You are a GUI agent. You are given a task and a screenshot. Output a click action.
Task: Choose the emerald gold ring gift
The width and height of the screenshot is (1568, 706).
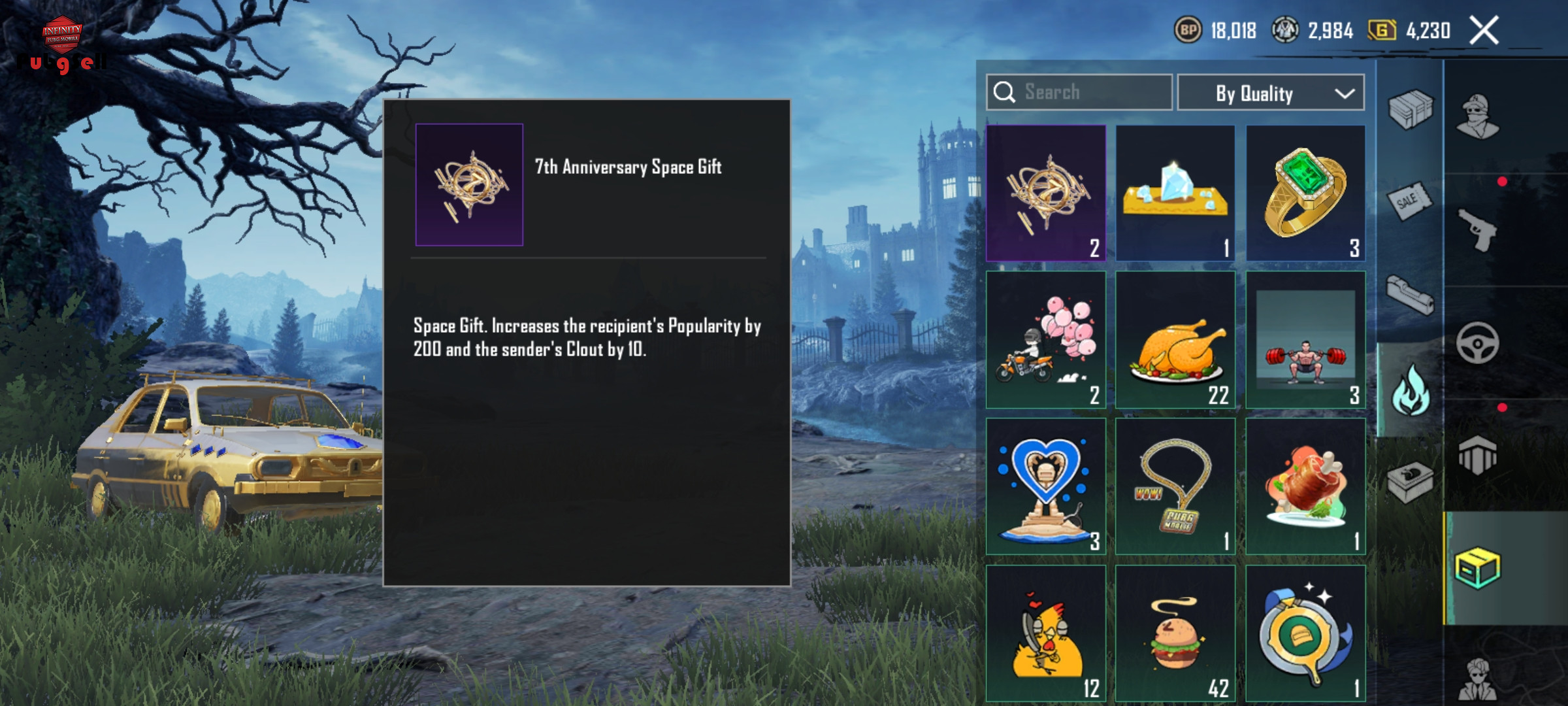click(1305, 193)
